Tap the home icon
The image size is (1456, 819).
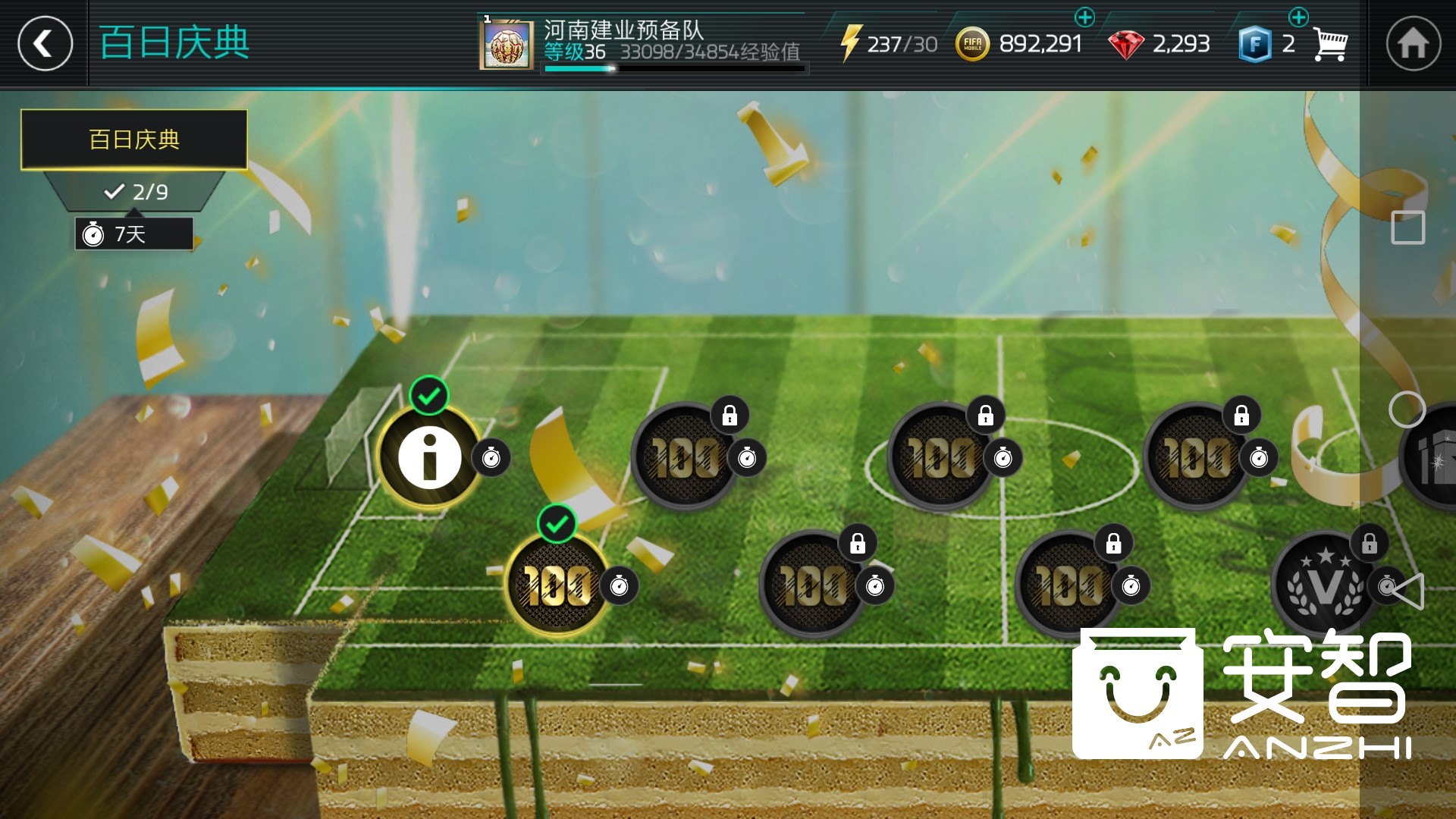(x=1414, y=43)
